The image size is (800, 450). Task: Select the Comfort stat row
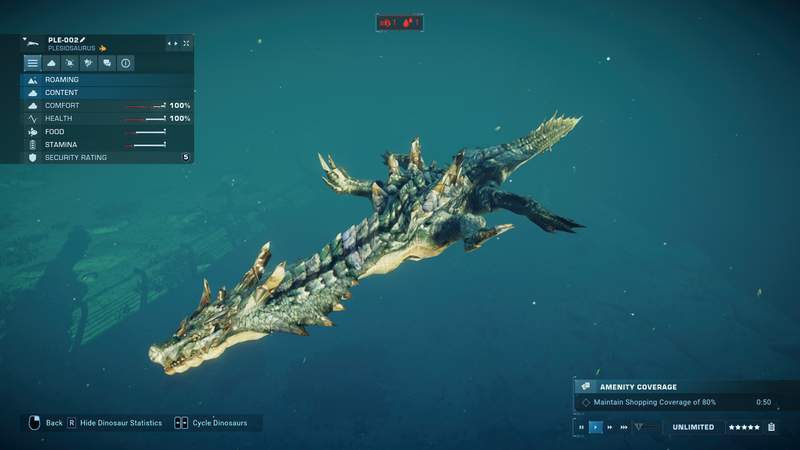107,105
